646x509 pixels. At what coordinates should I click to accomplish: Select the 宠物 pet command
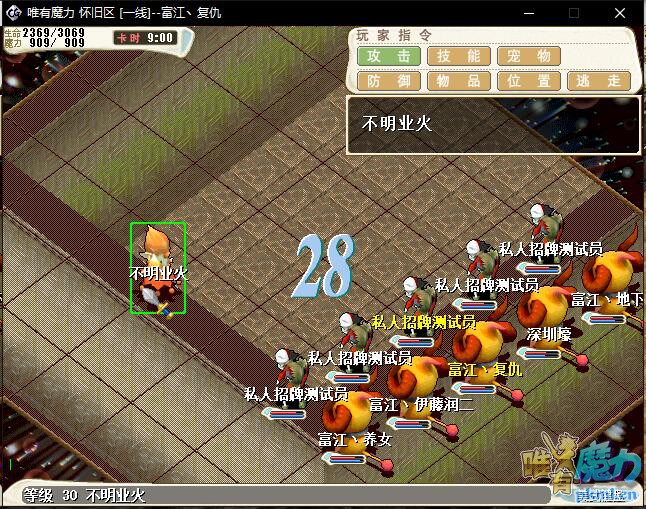[x=529, y=56]
